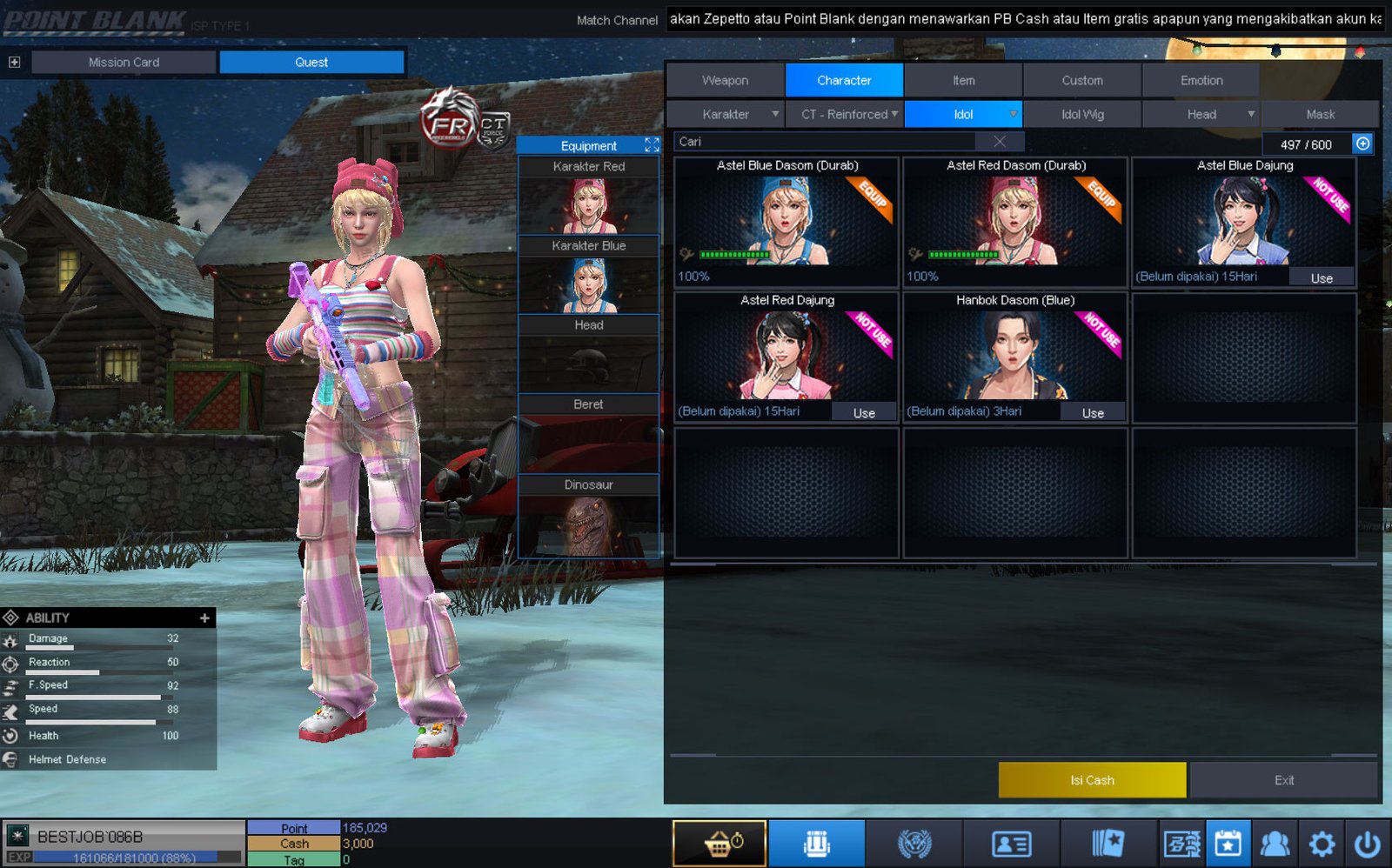Top up with Isi Cash button
This screenshot has width=1392, height=868.
(1092, 780)
